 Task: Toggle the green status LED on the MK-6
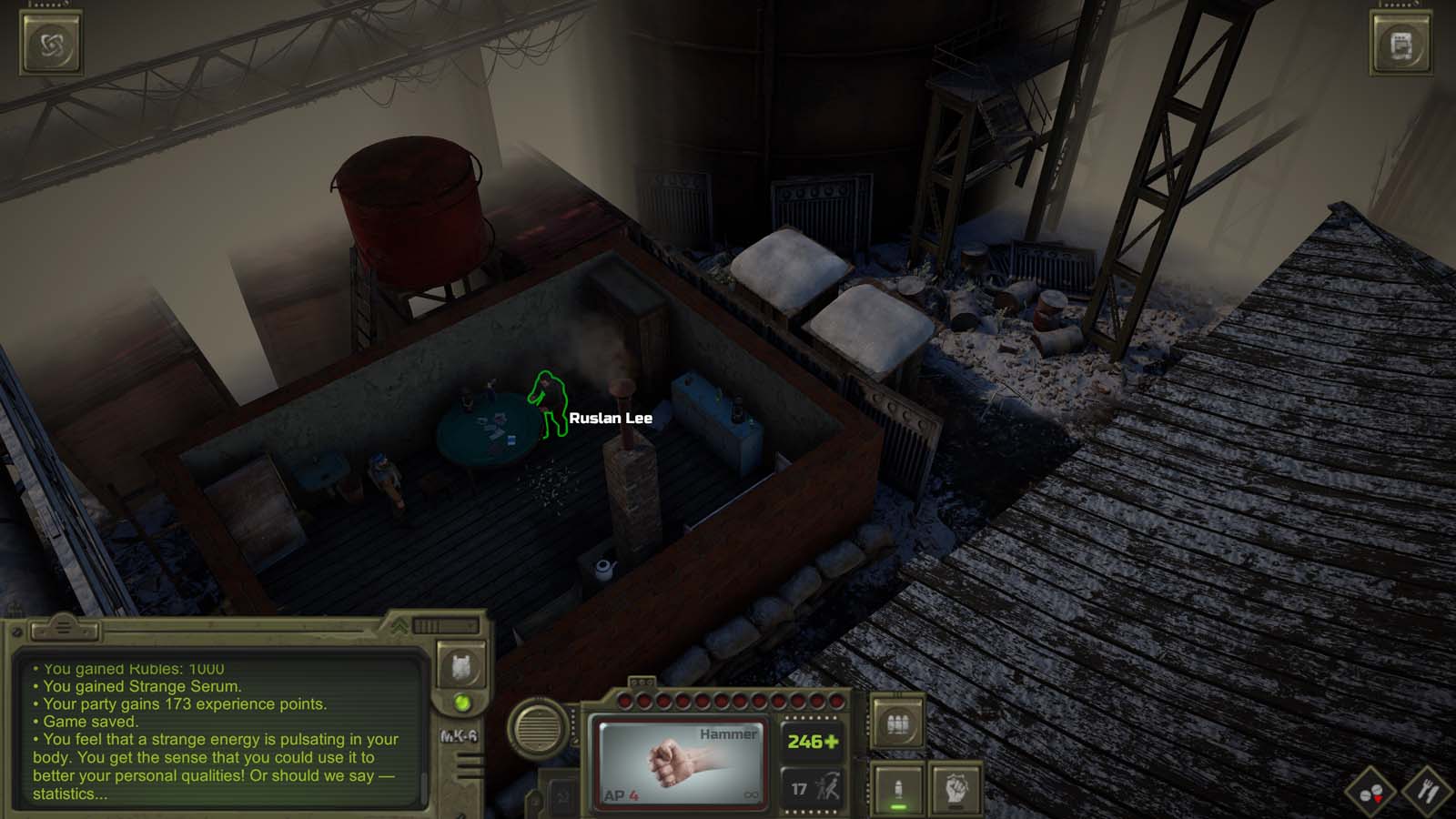point(463,703)
